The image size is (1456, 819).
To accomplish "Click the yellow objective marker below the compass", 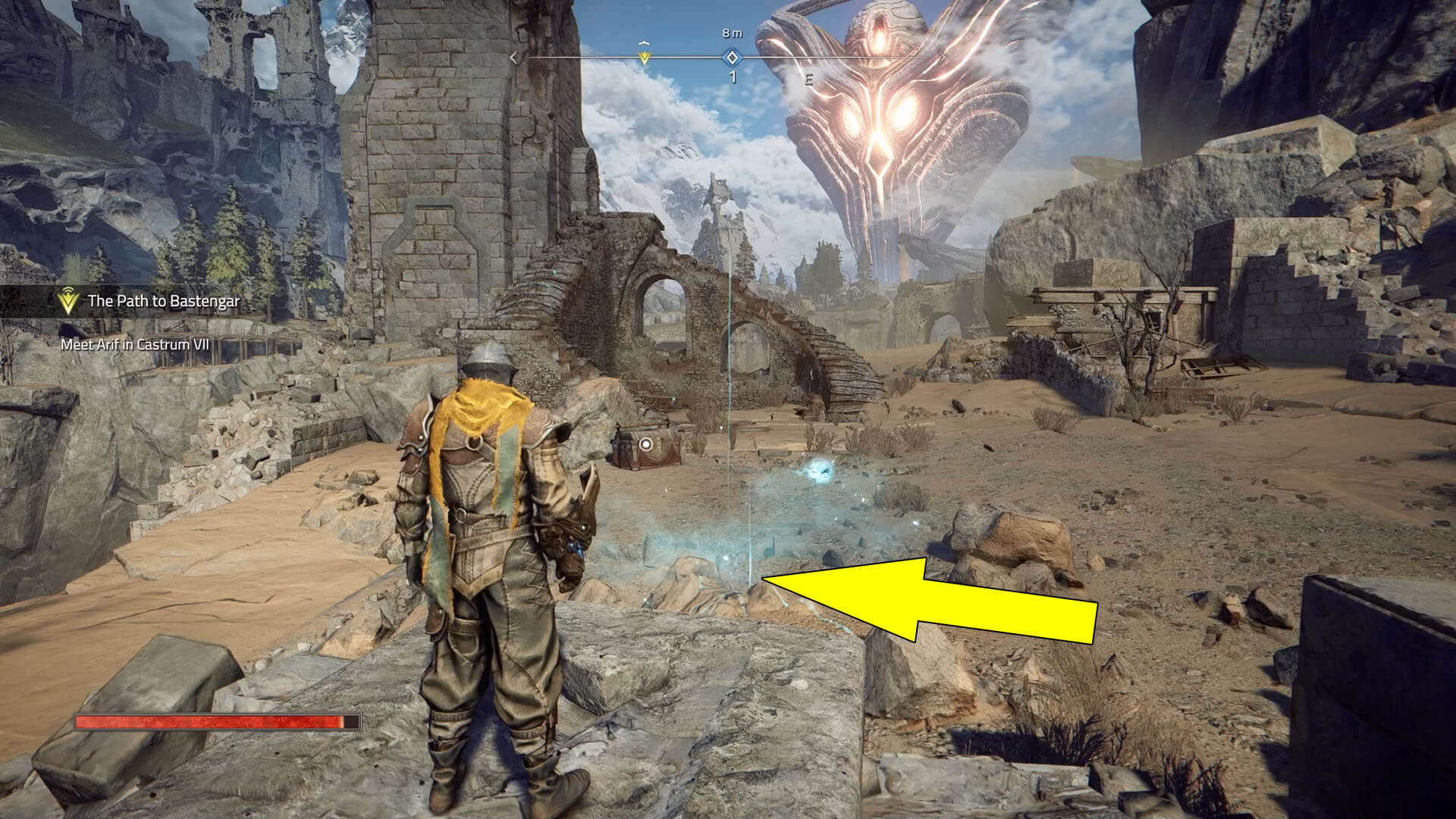I will [x=643, y=58].
